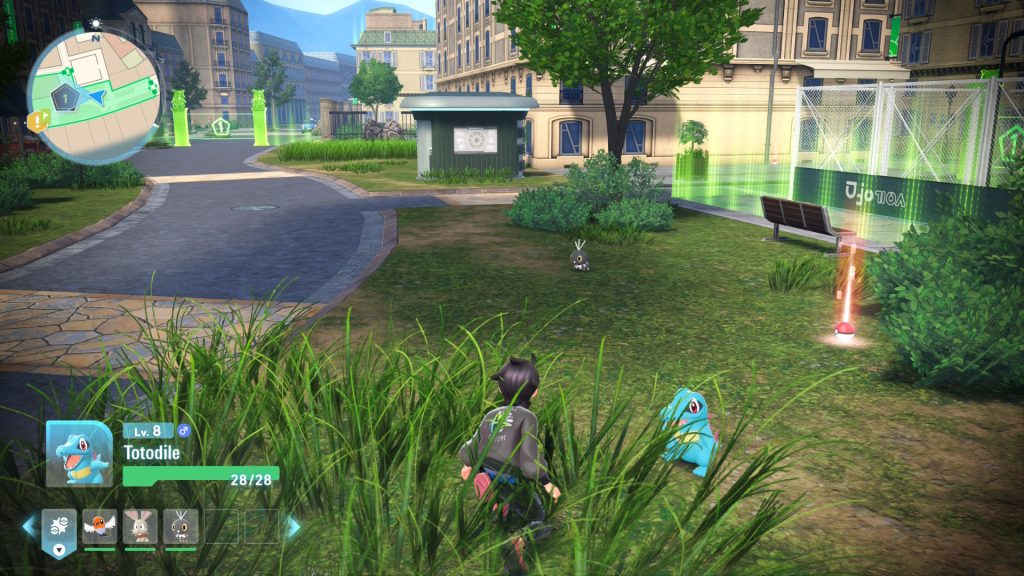1024x576 pixels.
Task: Select the Totodile portrait
Action: [79, 453]
